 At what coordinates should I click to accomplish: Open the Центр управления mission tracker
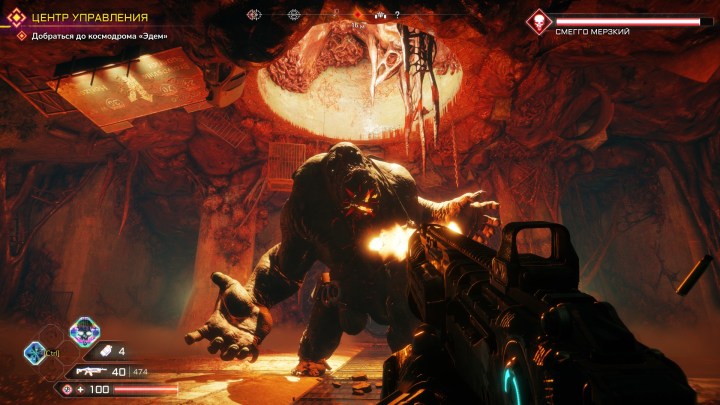pyautogui.click(x=90, y=17)
